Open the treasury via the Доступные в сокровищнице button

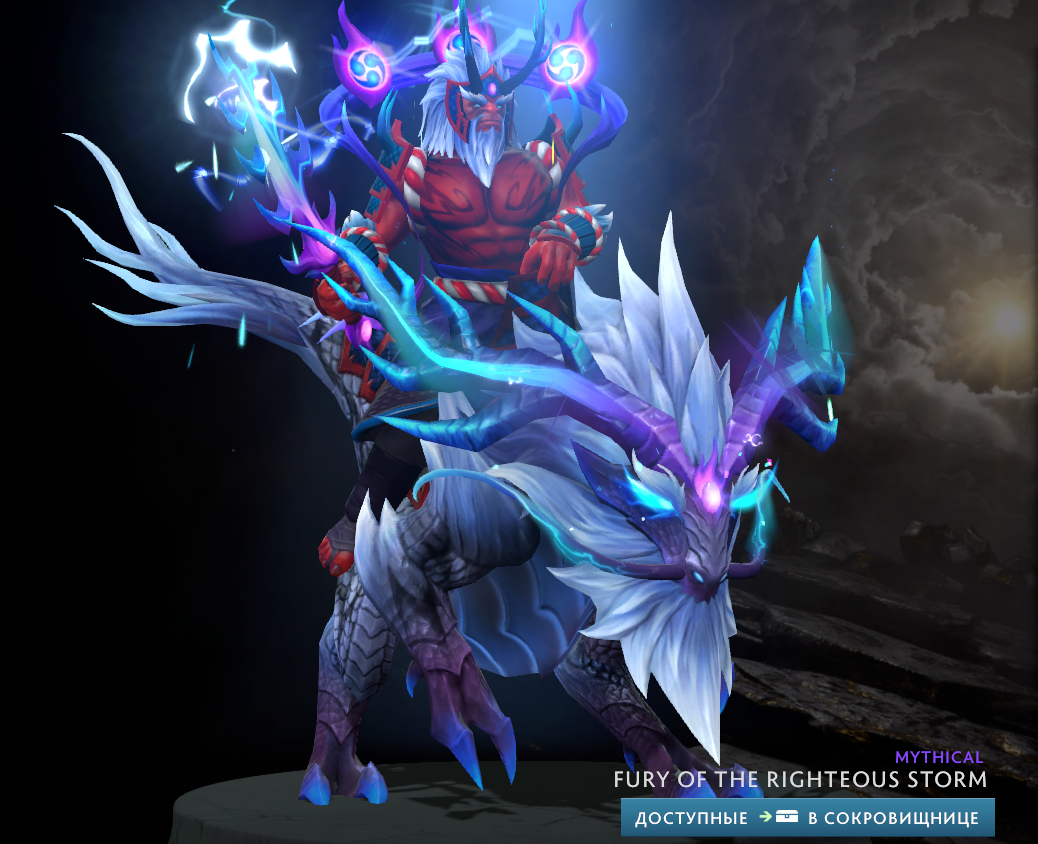(x=807, y=817)
